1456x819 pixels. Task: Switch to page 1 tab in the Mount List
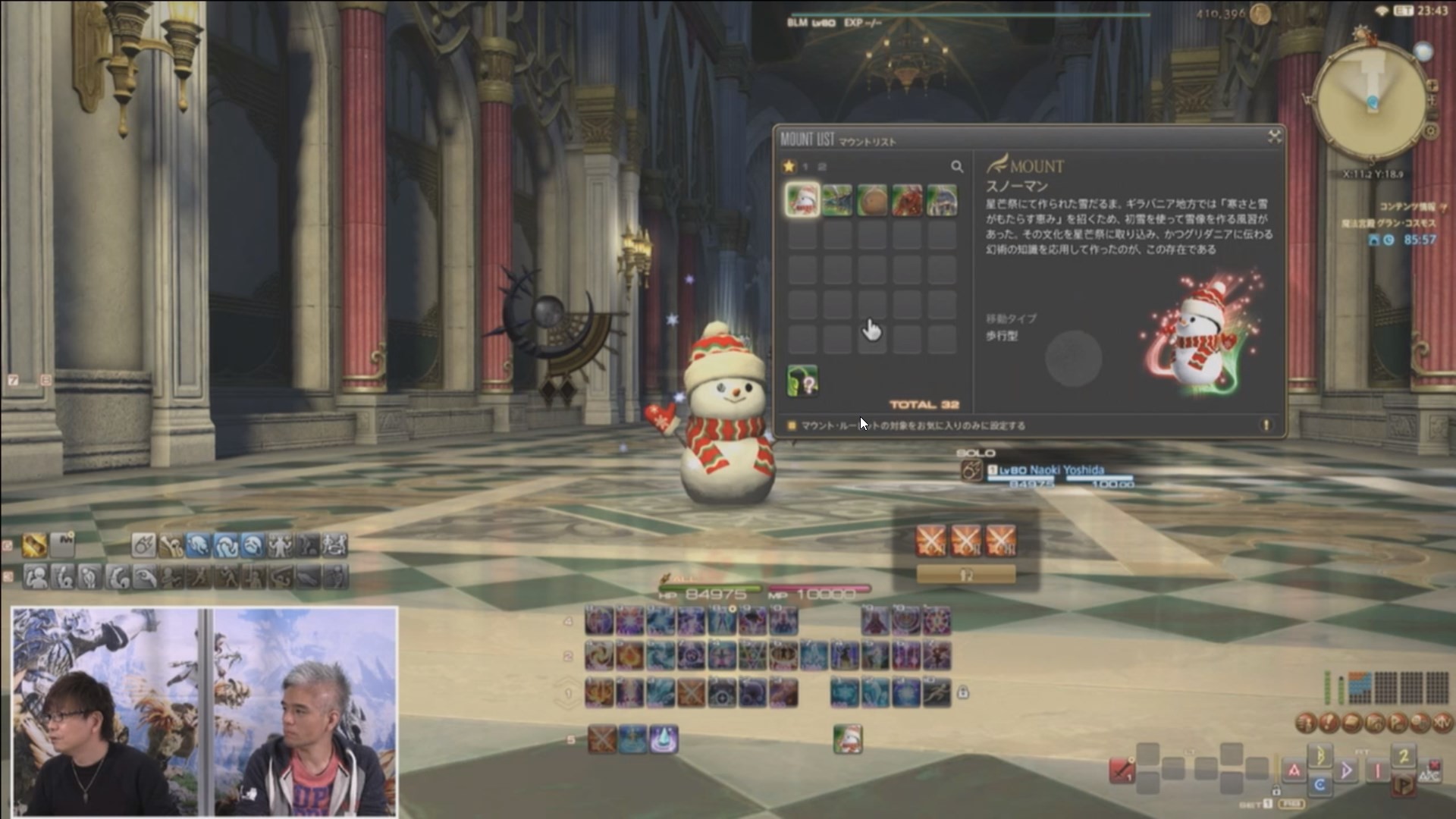point(805,168)
